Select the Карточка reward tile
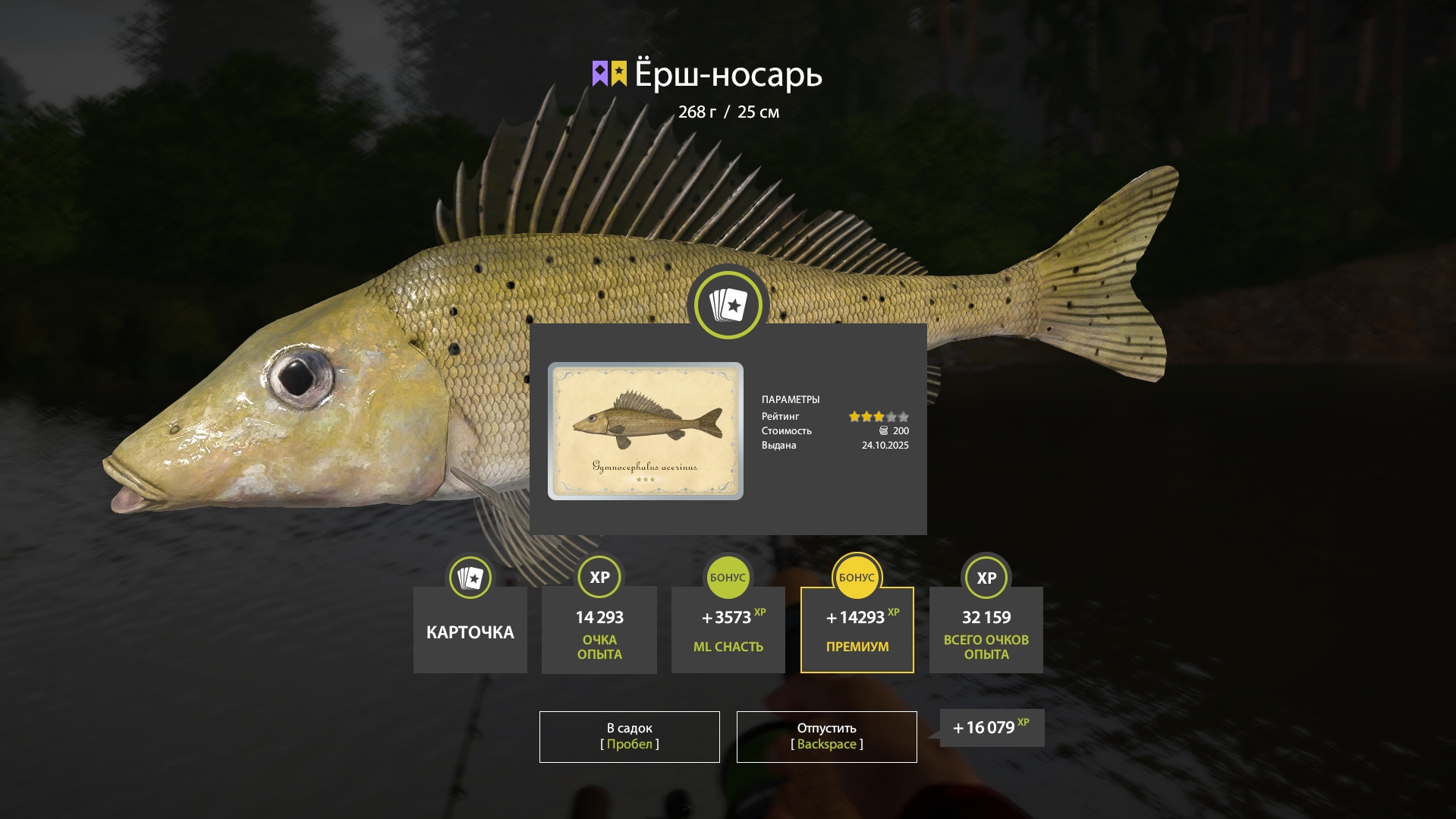Image resolution: width=1456 pixels, height=819 pixels. pos(470,630)
